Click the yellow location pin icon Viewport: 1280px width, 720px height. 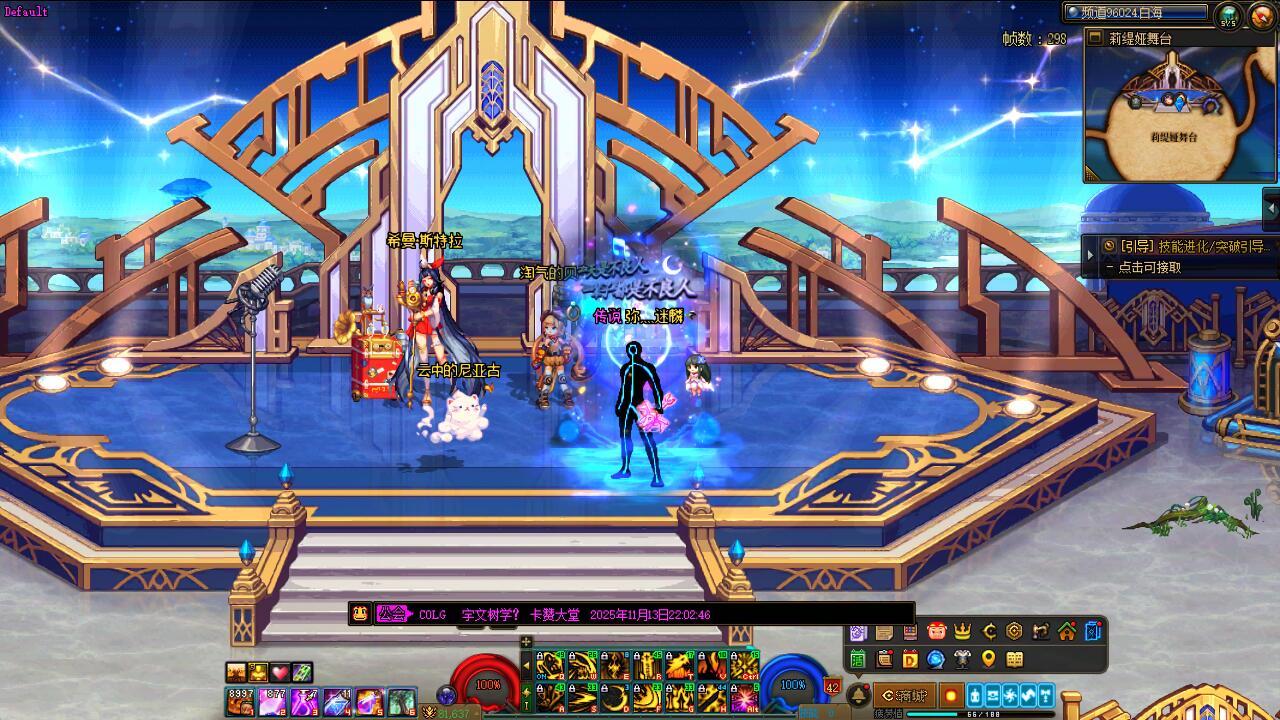coord(989,659)
